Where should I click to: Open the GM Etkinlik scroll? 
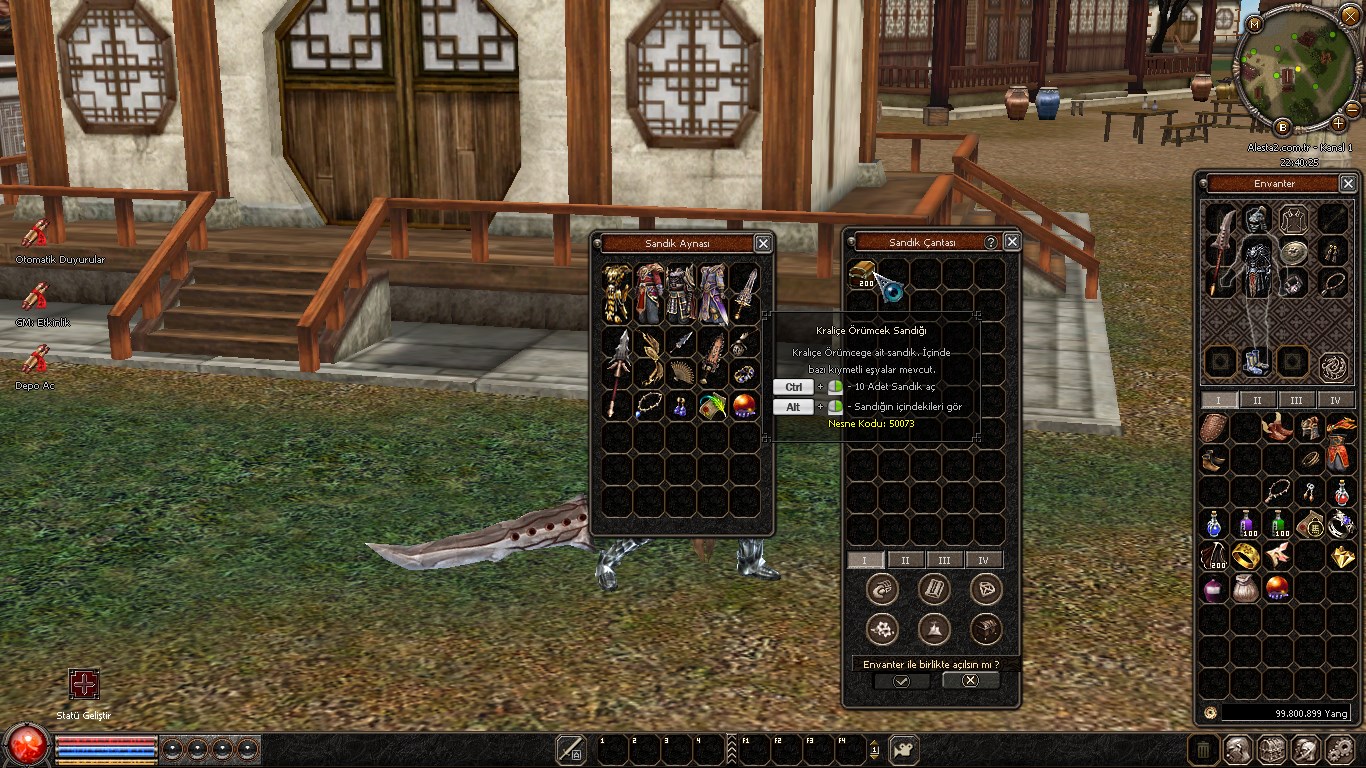pyautogui.click(x=35, y=296)
